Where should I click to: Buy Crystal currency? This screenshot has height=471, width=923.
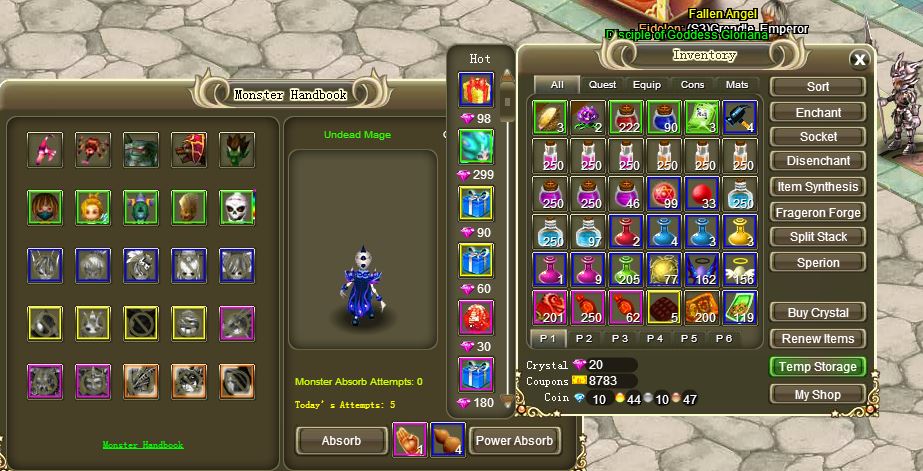point(818,313)
